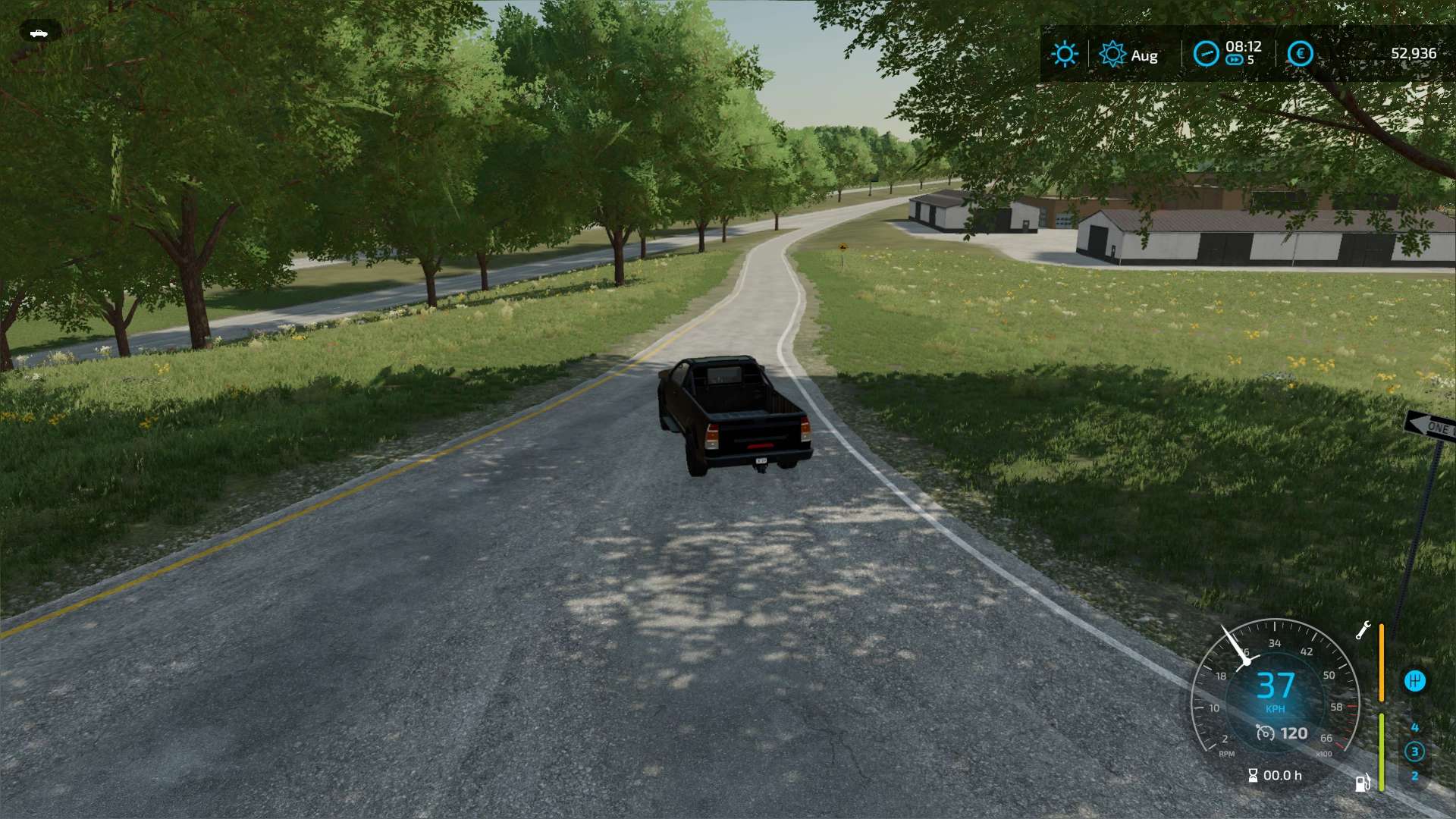Viewport: 1456px width, 819px height.
Task: Select the sunny weather icon
Action: [x=1065, y=54]
